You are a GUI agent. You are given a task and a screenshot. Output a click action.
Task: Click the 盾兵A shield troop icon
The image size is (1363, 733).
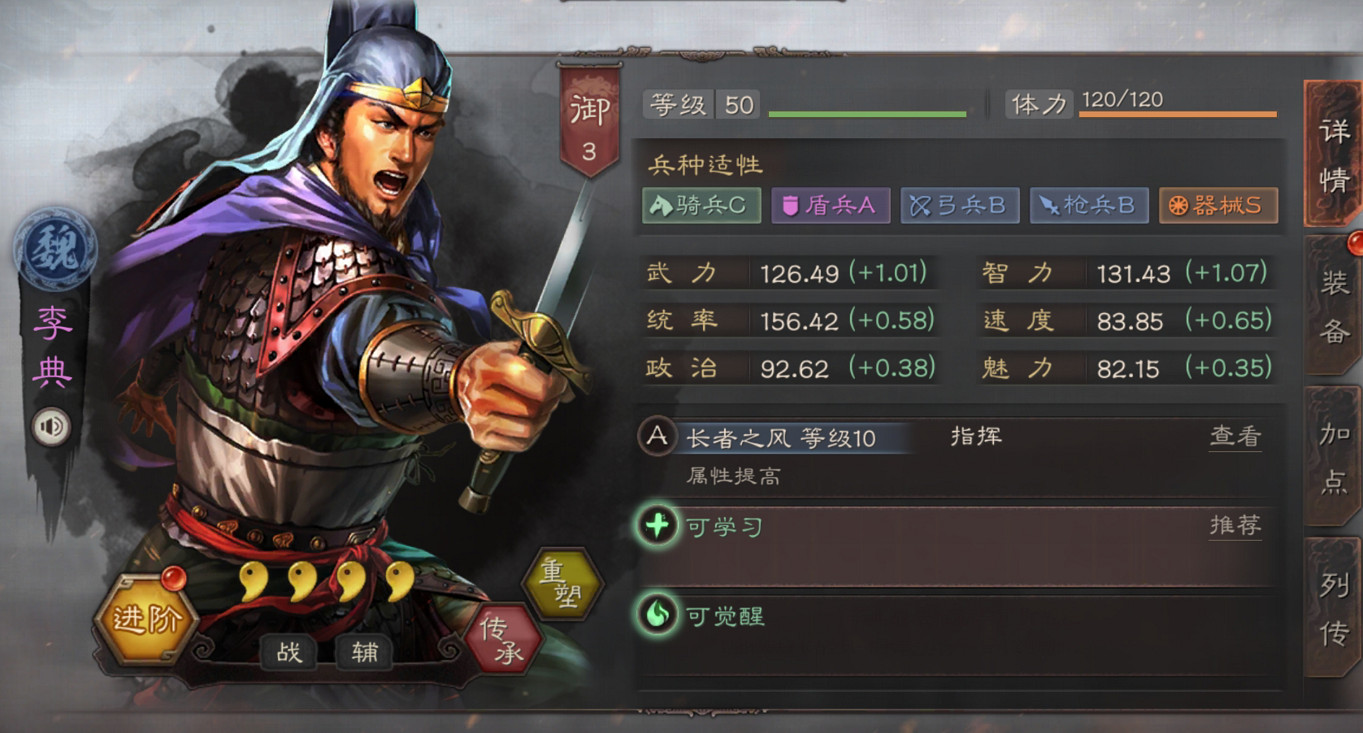[830, 205]
